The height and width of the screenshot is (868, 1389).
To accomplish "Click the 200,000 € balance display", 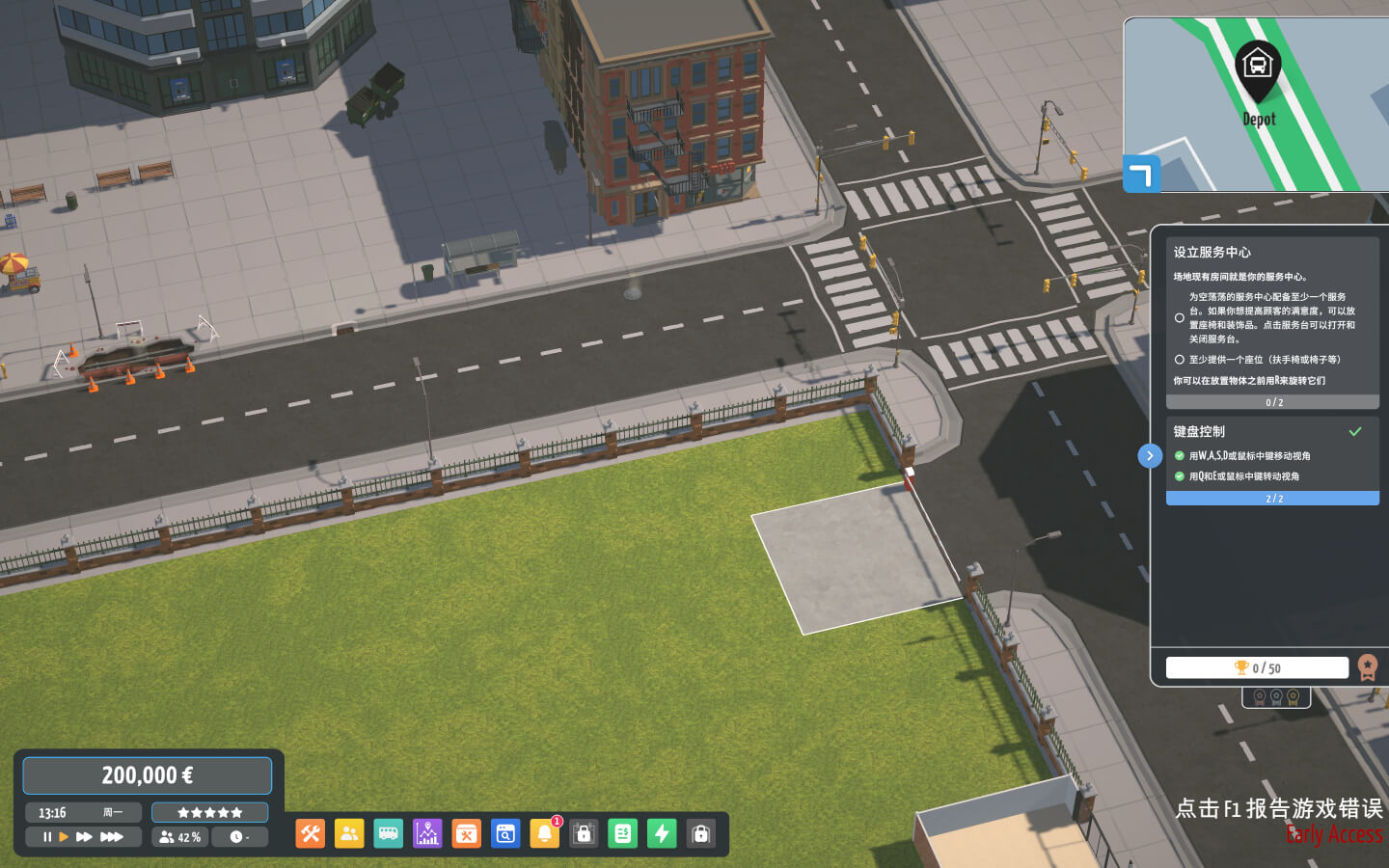I will (x=148, y=775).
